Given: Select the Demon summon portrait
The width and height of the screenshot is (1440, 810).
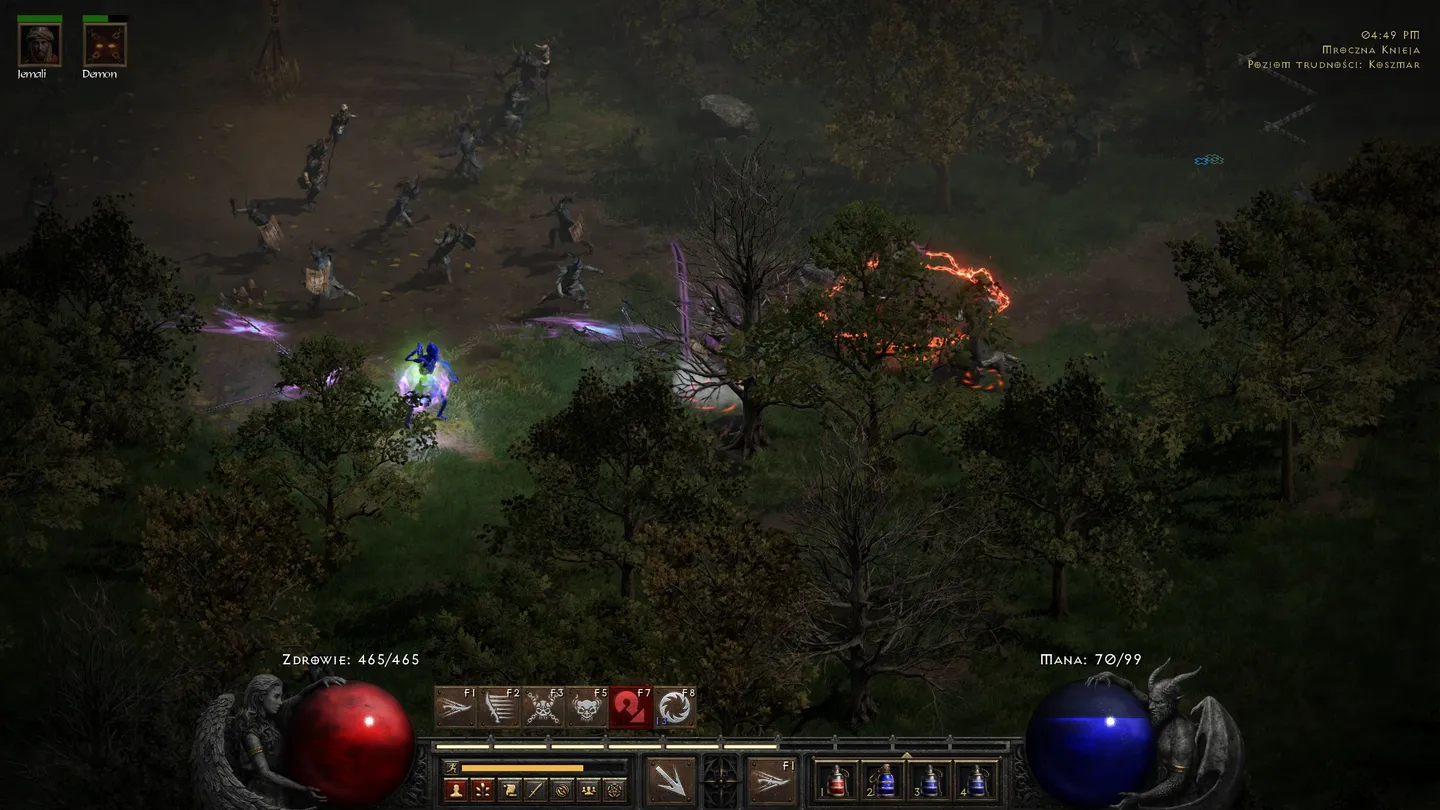Looking at the screenshot, I should [104, 45].
